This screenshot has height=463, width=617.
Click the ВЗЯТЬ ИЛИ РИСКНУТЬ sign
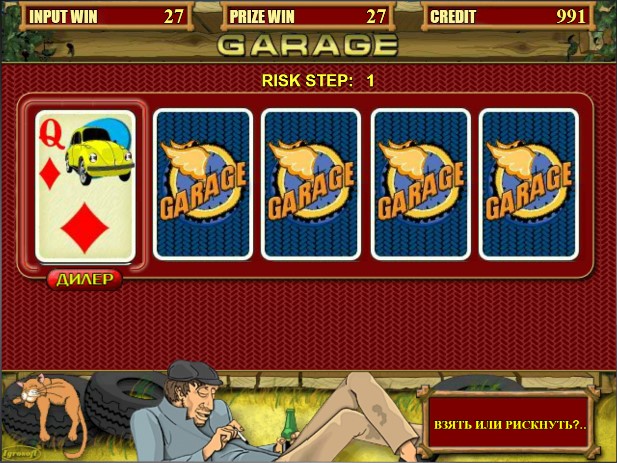510,424
